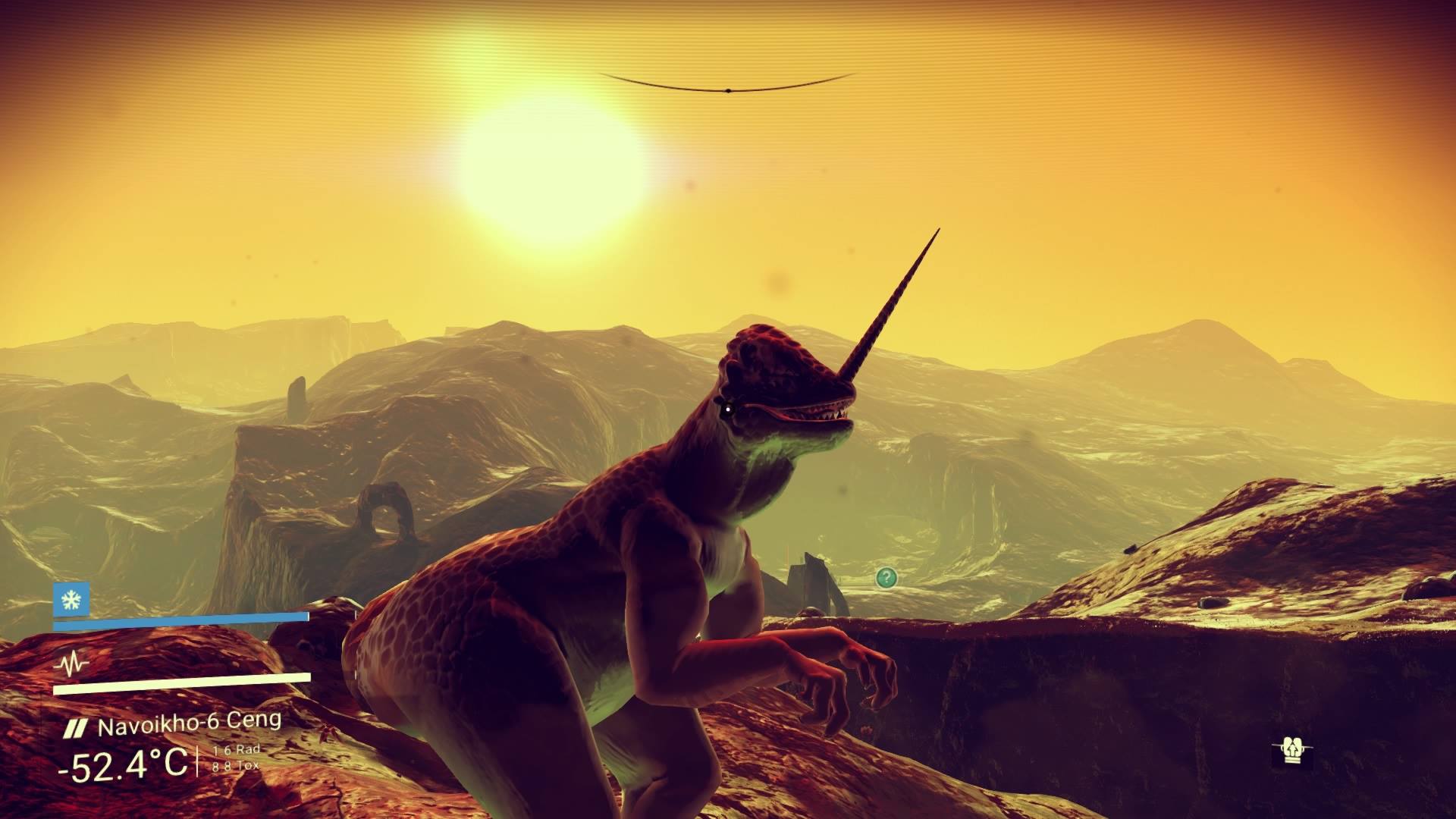Activate the jetpack icon with upward arrow
This screenshot has height=819, width=1456.
1291,751
